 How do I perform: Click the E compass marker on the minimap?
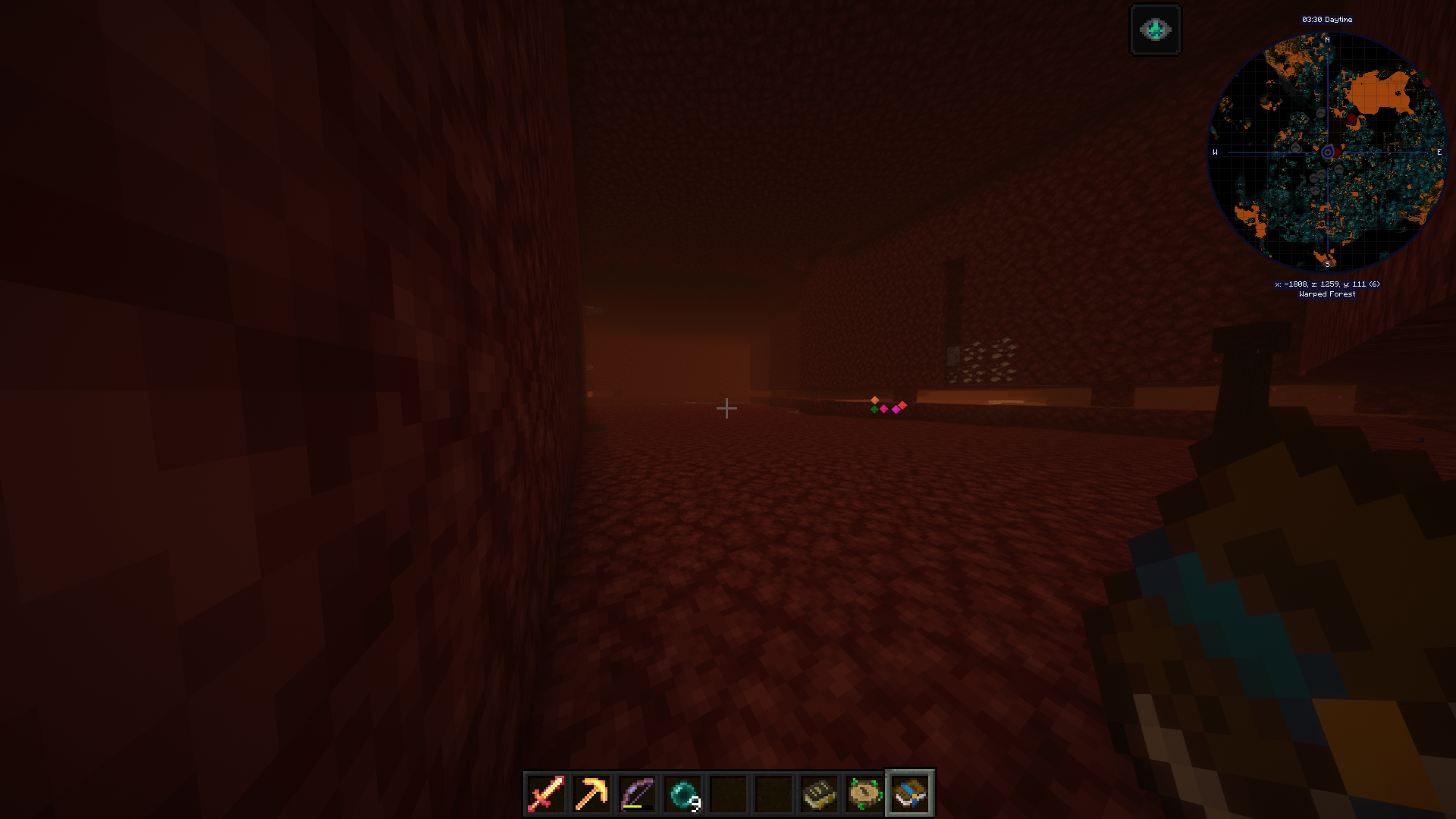pos(1439,152)
